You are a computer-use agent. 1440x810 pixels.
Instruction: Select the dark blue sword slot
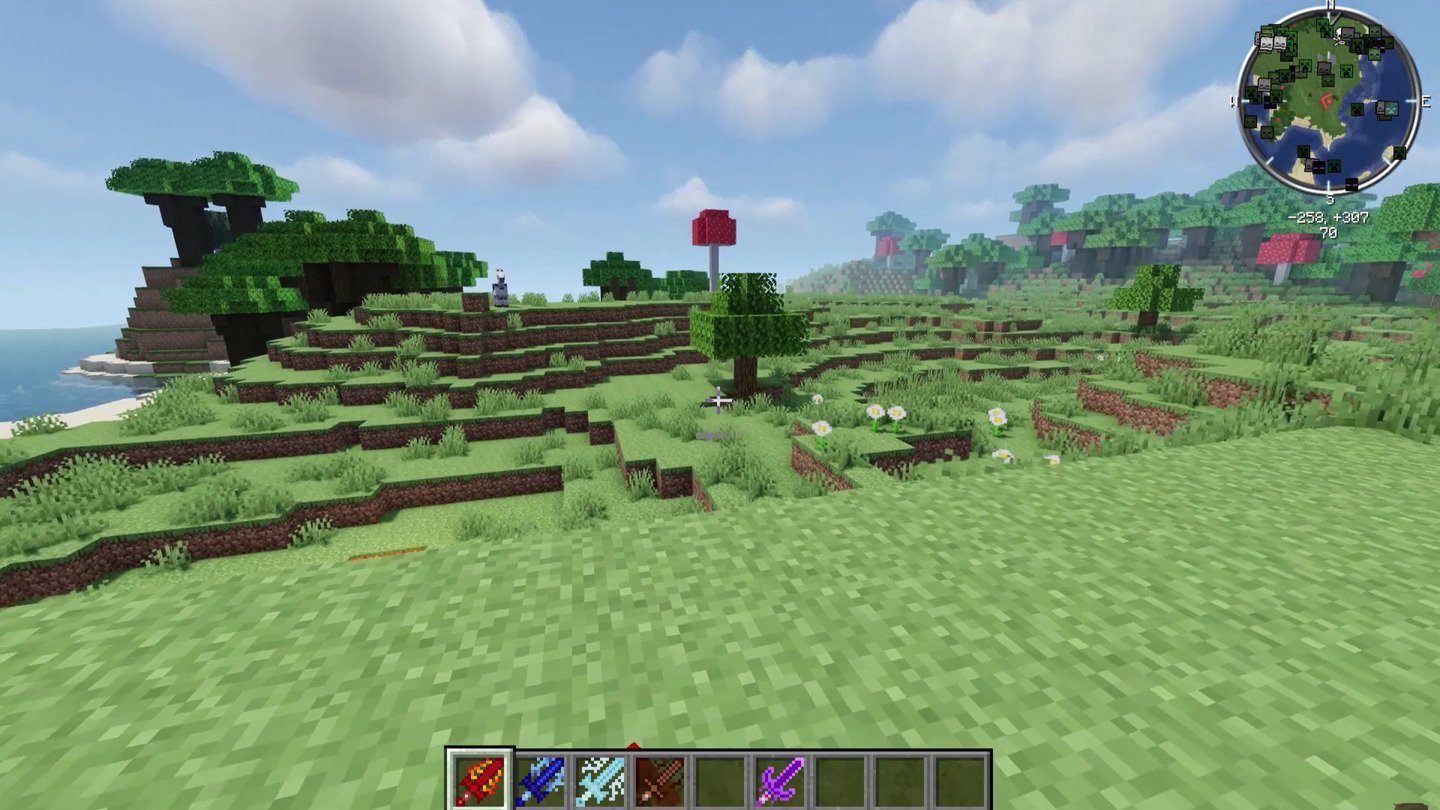coord(540,780)
